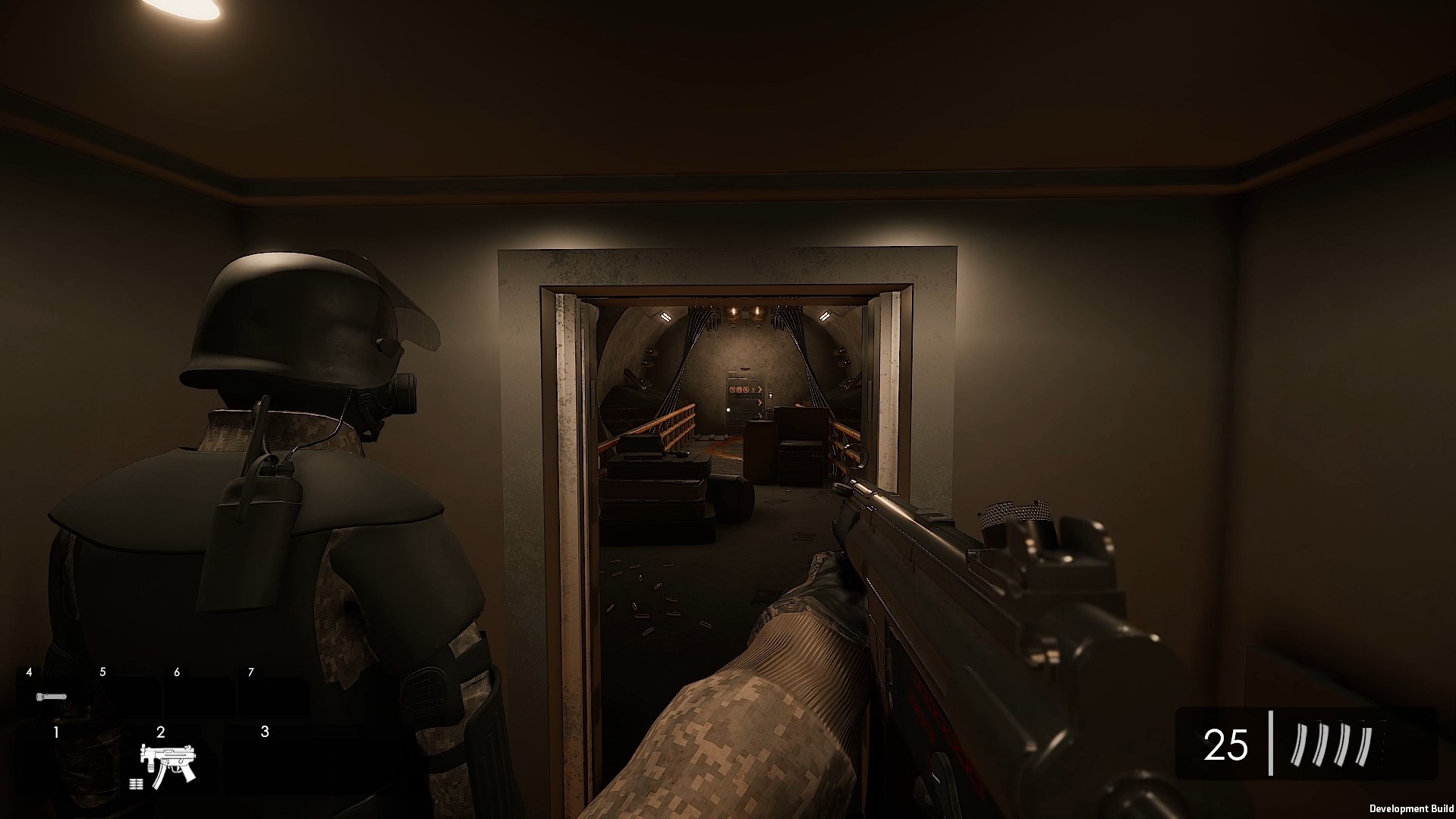Select the first magazine icon in the ammo display
The height and width of the screenshot is (819, 1456).
(x=1299, y=744)
